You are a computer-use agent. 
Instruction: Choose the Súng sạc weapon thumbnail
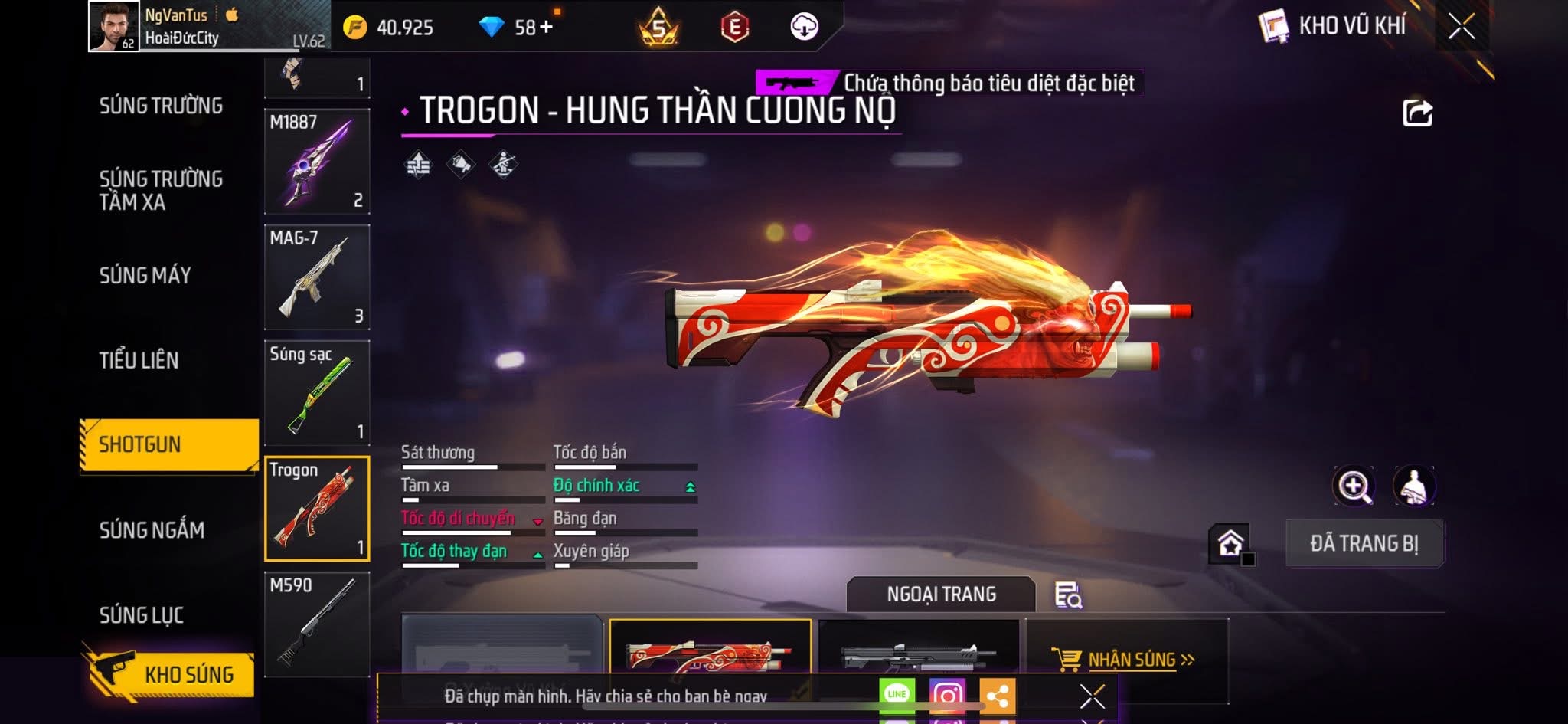317,393
